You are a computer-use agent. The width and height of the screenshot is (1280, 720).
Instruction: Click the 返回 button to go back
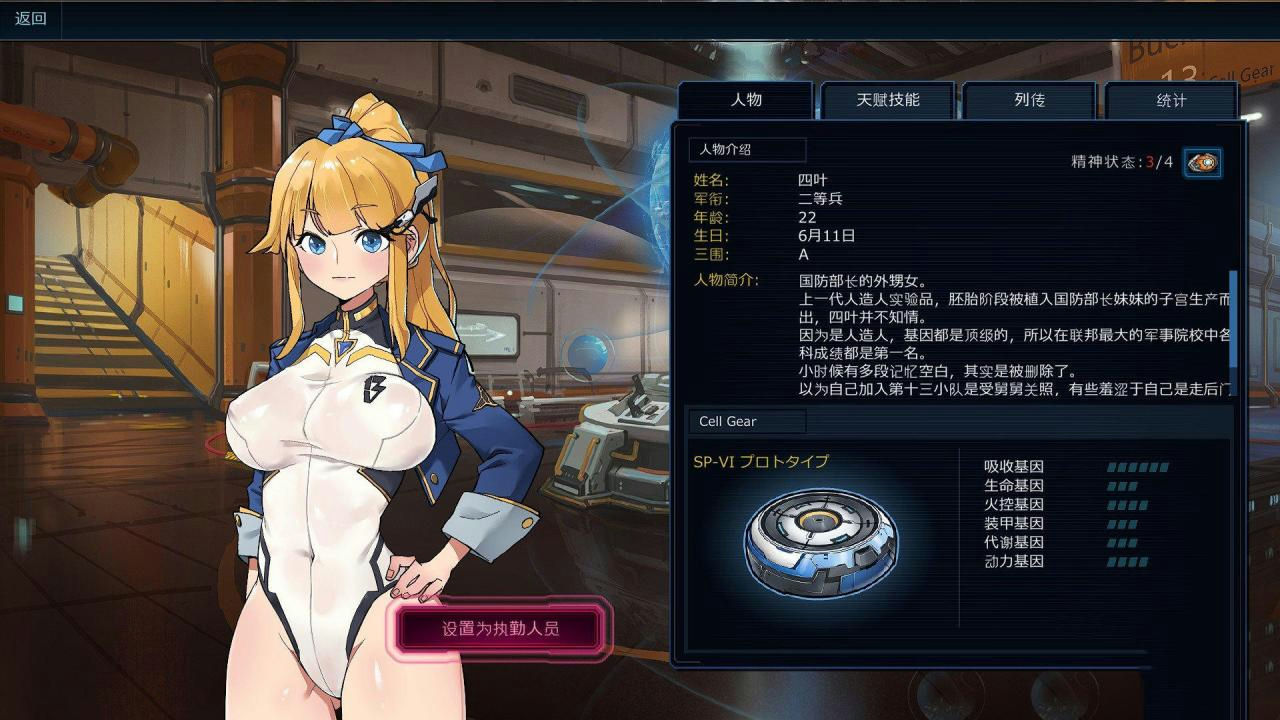pyautogui.click(x=28, y=17)
